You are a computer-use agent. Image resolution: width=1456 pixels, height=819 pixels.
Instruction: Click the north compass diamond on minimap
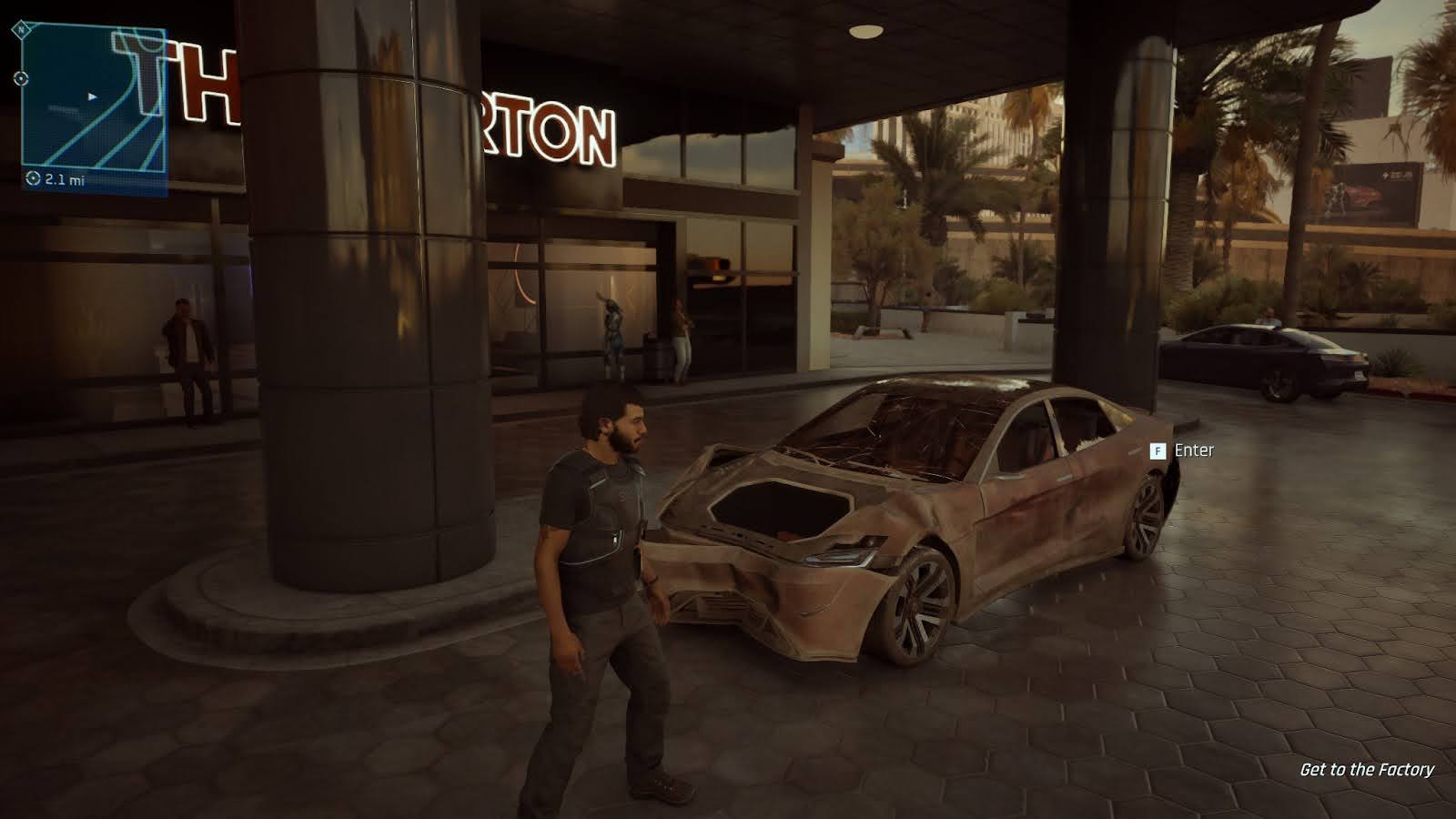pyautogui.click(x=22, y=29)
